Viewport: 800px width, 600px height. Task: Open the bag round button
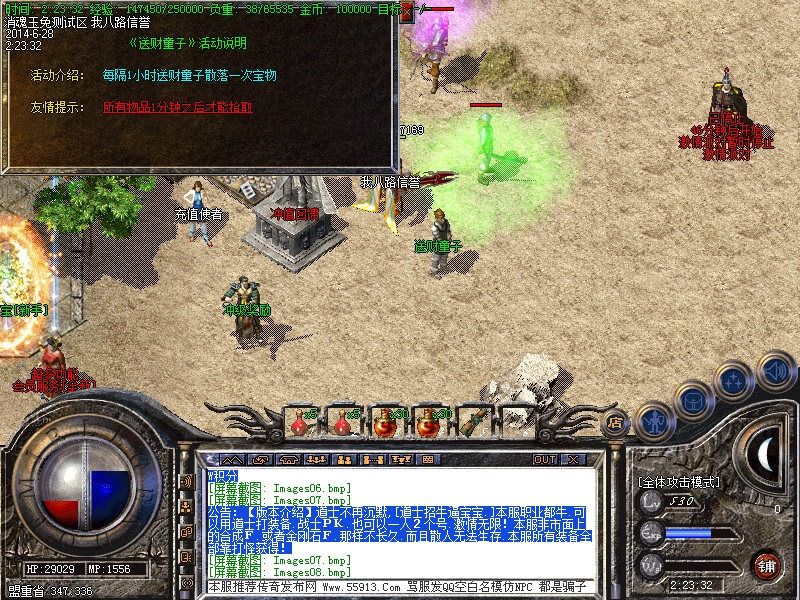pyautogui.click(x=693, y=400)
